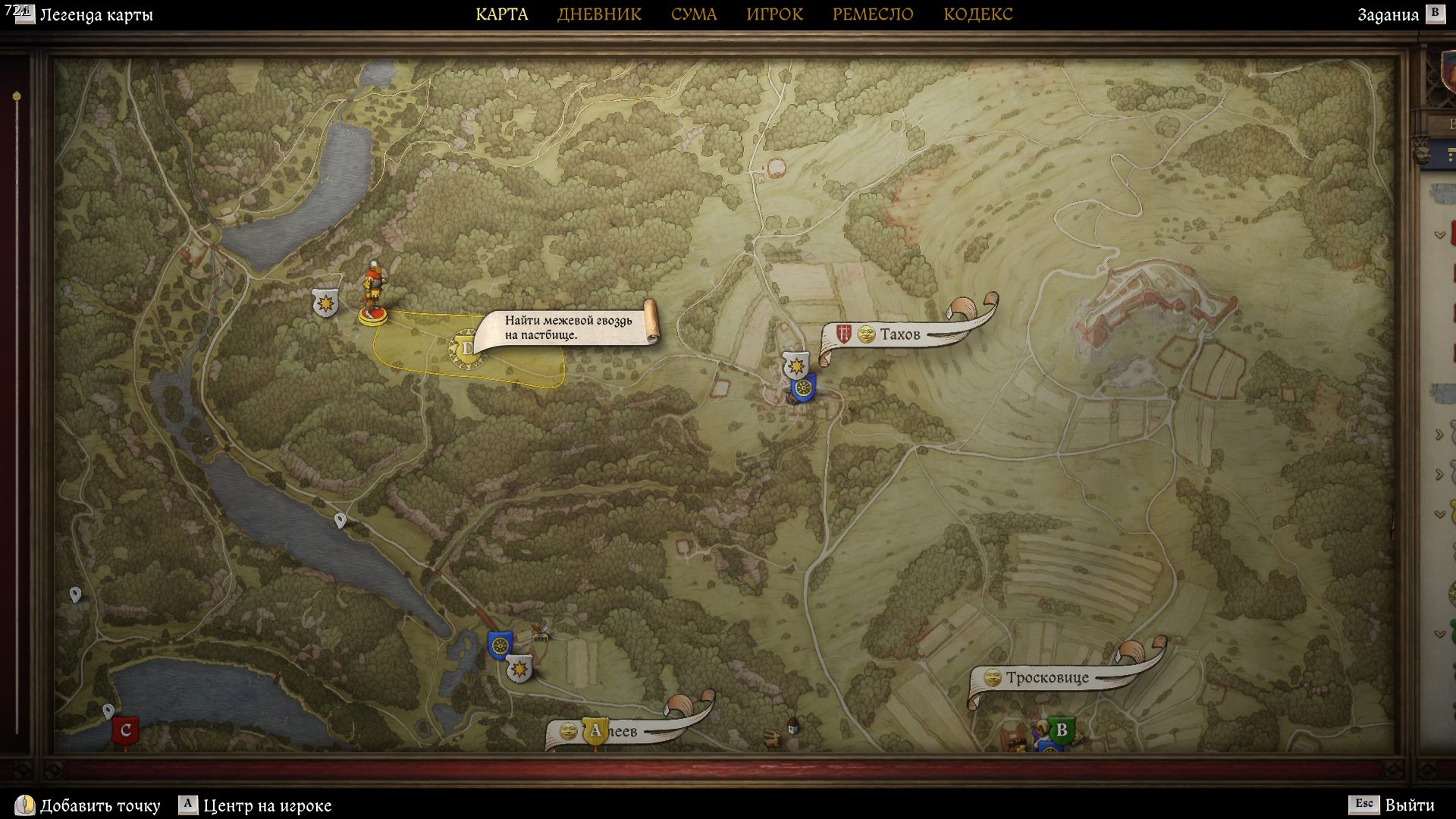The image size is (1456, 819).
Task: Show the Задания quest panel
Action: [x=1388, y=15]
